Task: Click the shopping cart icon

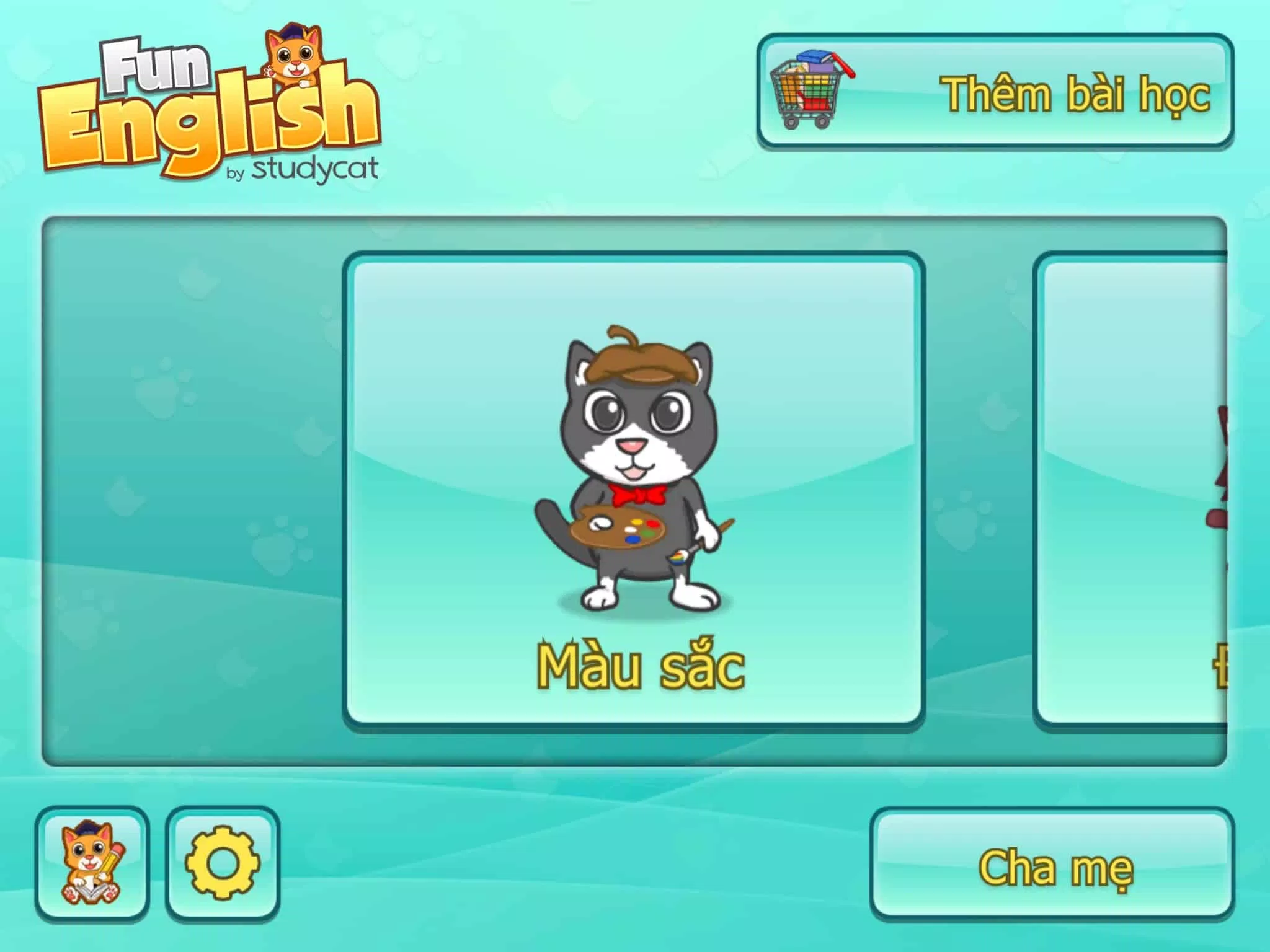Action: coord(806,87)
